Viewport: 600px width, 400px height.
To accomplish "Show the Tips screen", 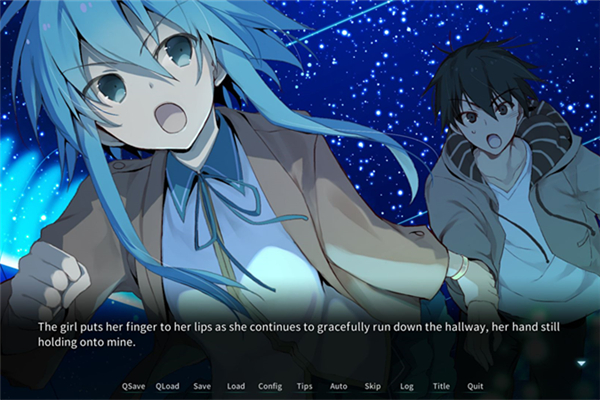I will (305, 386).
